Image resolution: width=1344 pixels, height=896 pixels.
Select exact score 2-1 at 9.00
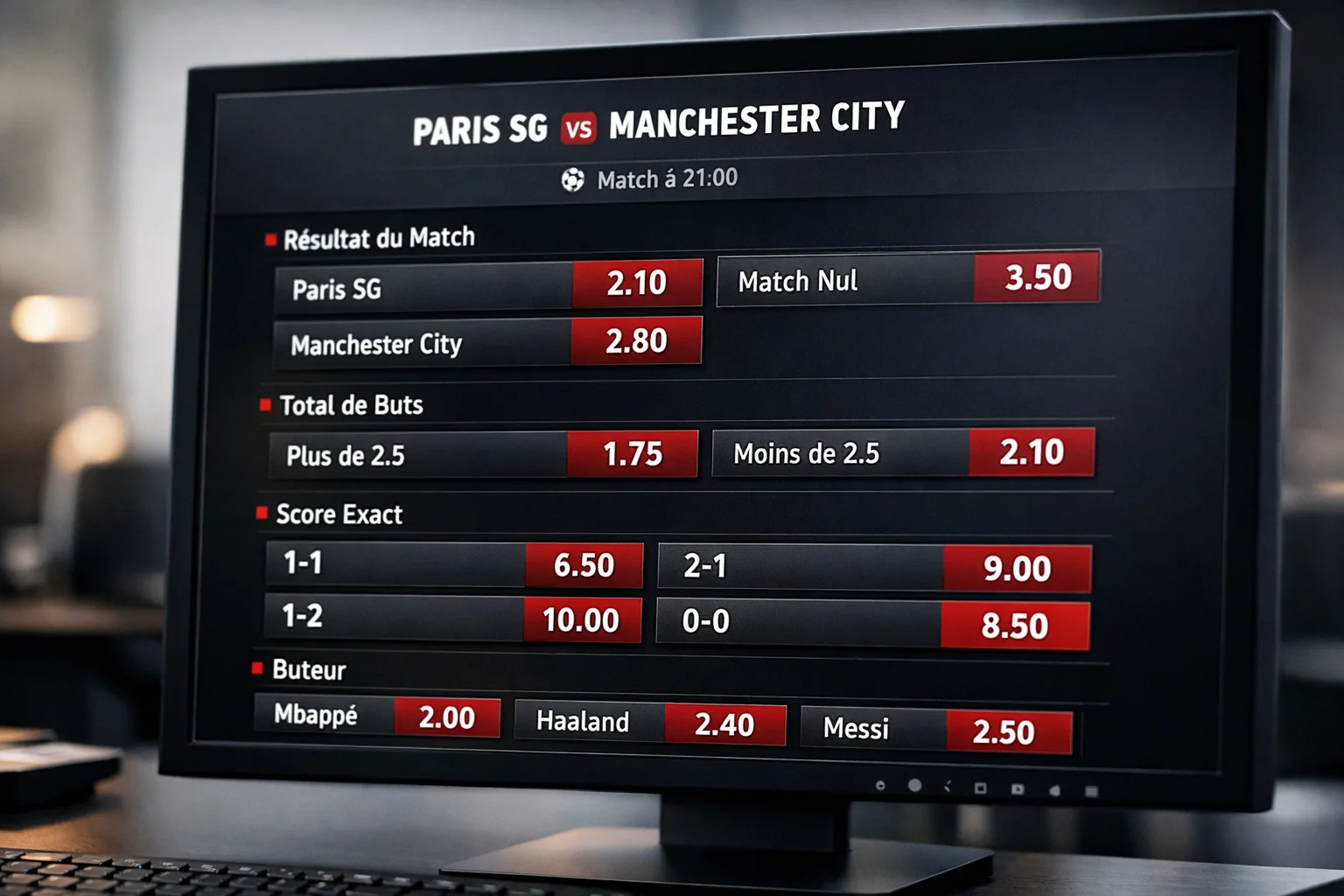click(x=1017, y=569)
